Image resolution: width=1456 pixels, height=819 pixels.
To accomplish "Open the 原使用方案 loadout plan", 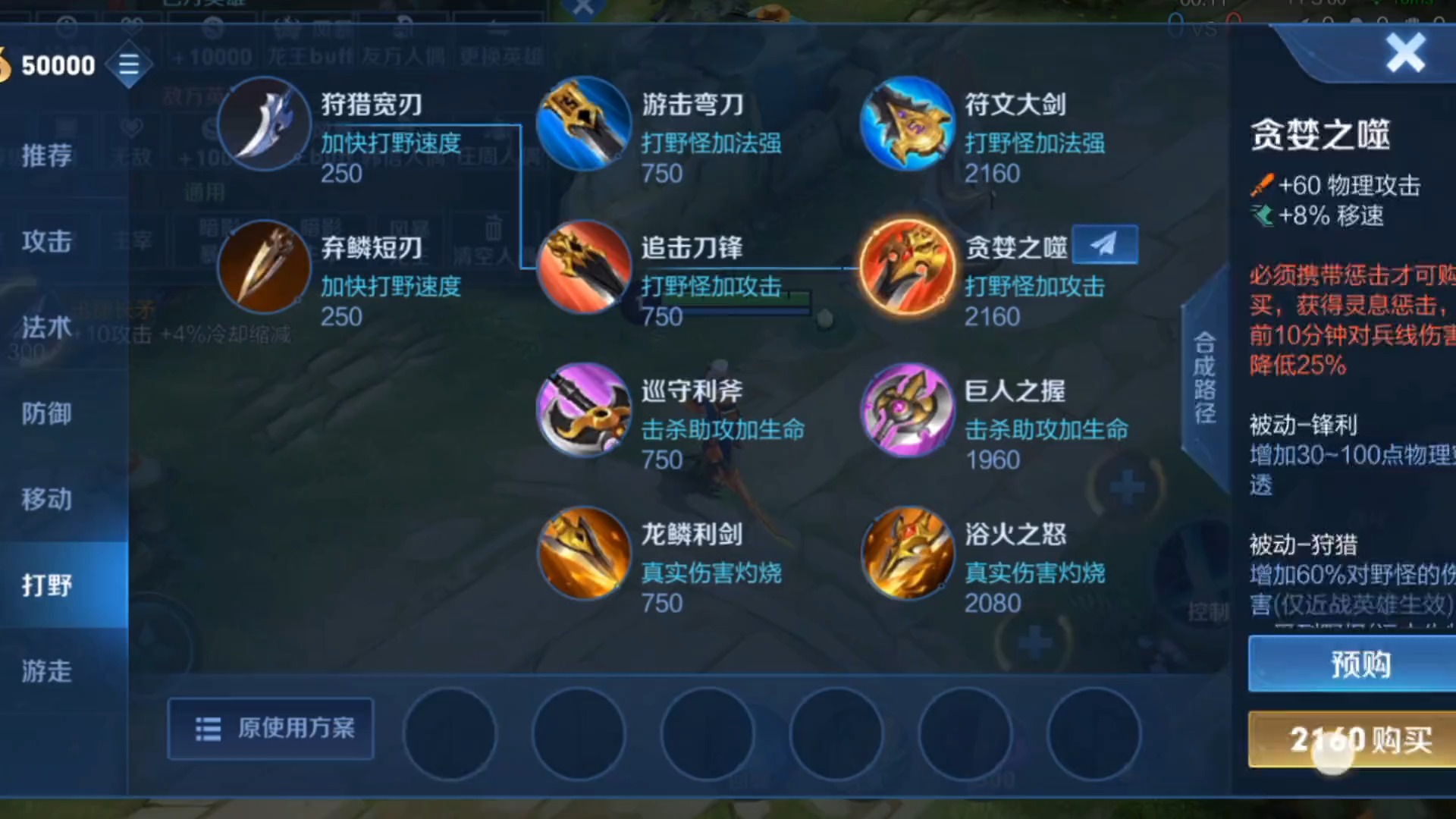I will (270, 728).
